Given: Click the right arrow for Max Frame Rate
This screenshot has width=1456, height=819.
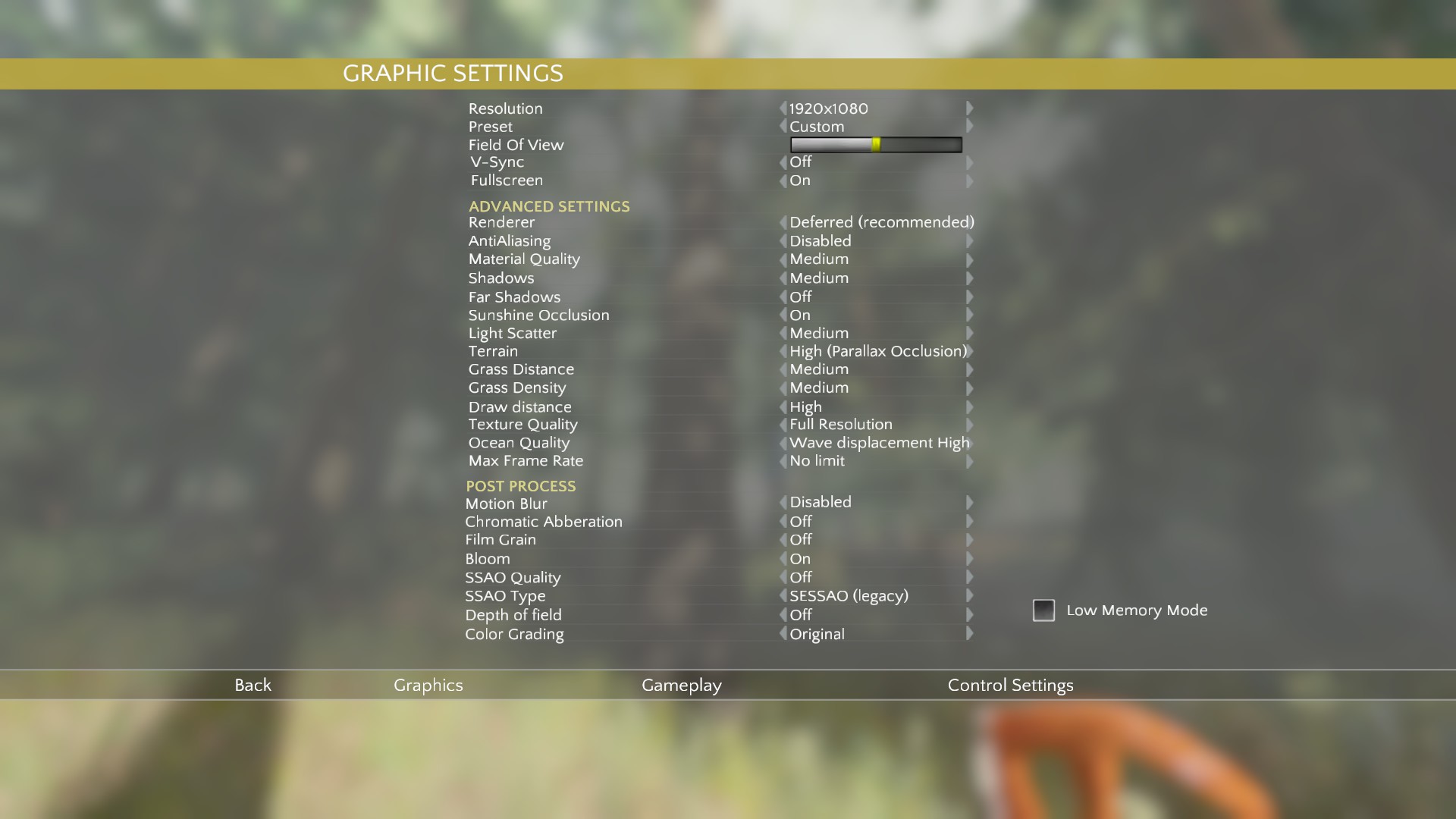Looking at the screenshot, I should [969, 461].
